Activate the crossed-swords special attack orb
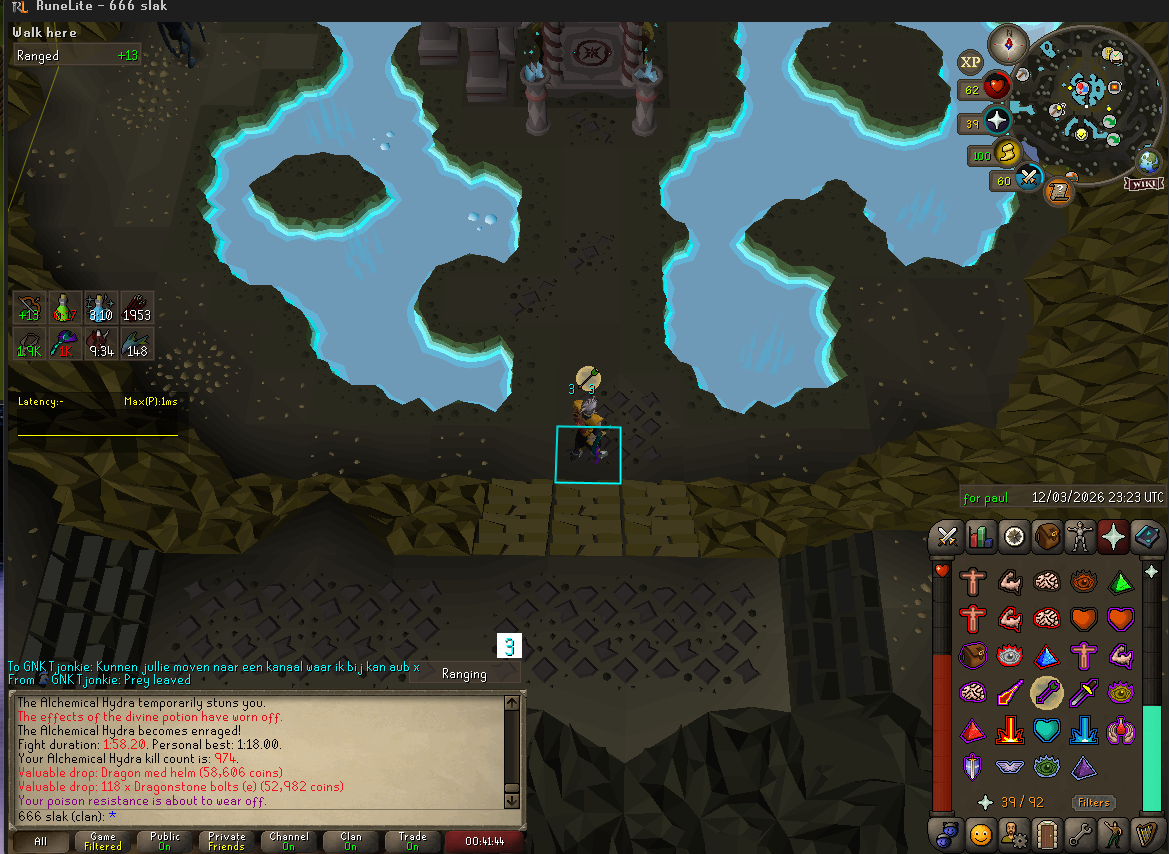 click(x=1029, y=179)
